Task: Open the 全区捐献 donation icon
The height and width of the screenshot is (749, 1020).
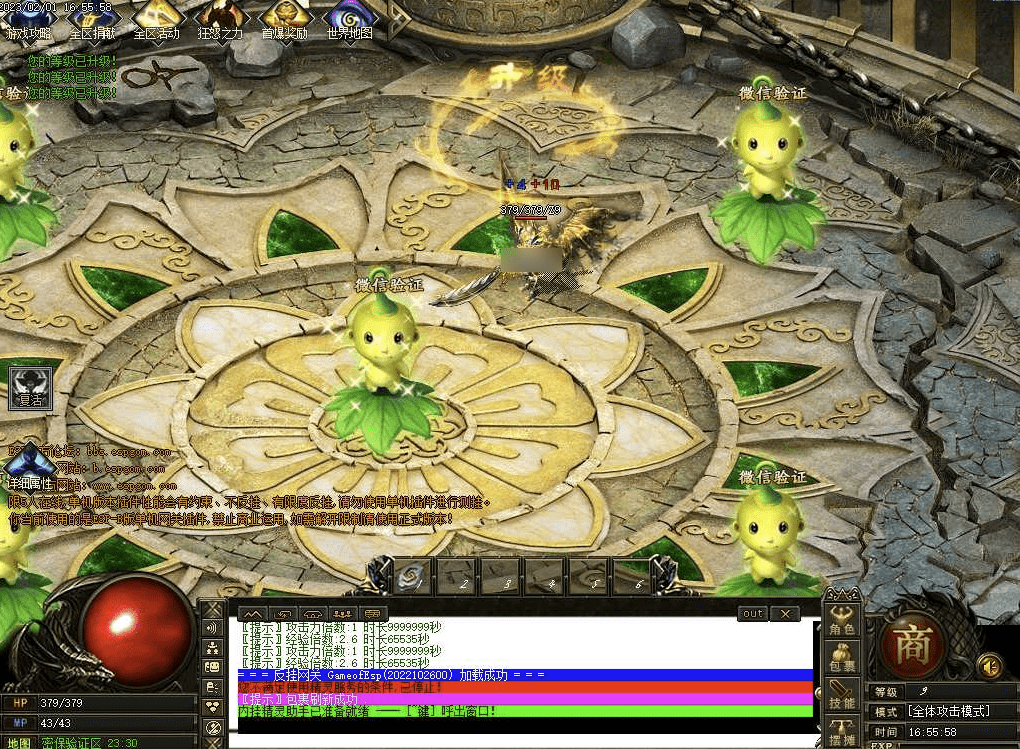Action: click(92, 18)
